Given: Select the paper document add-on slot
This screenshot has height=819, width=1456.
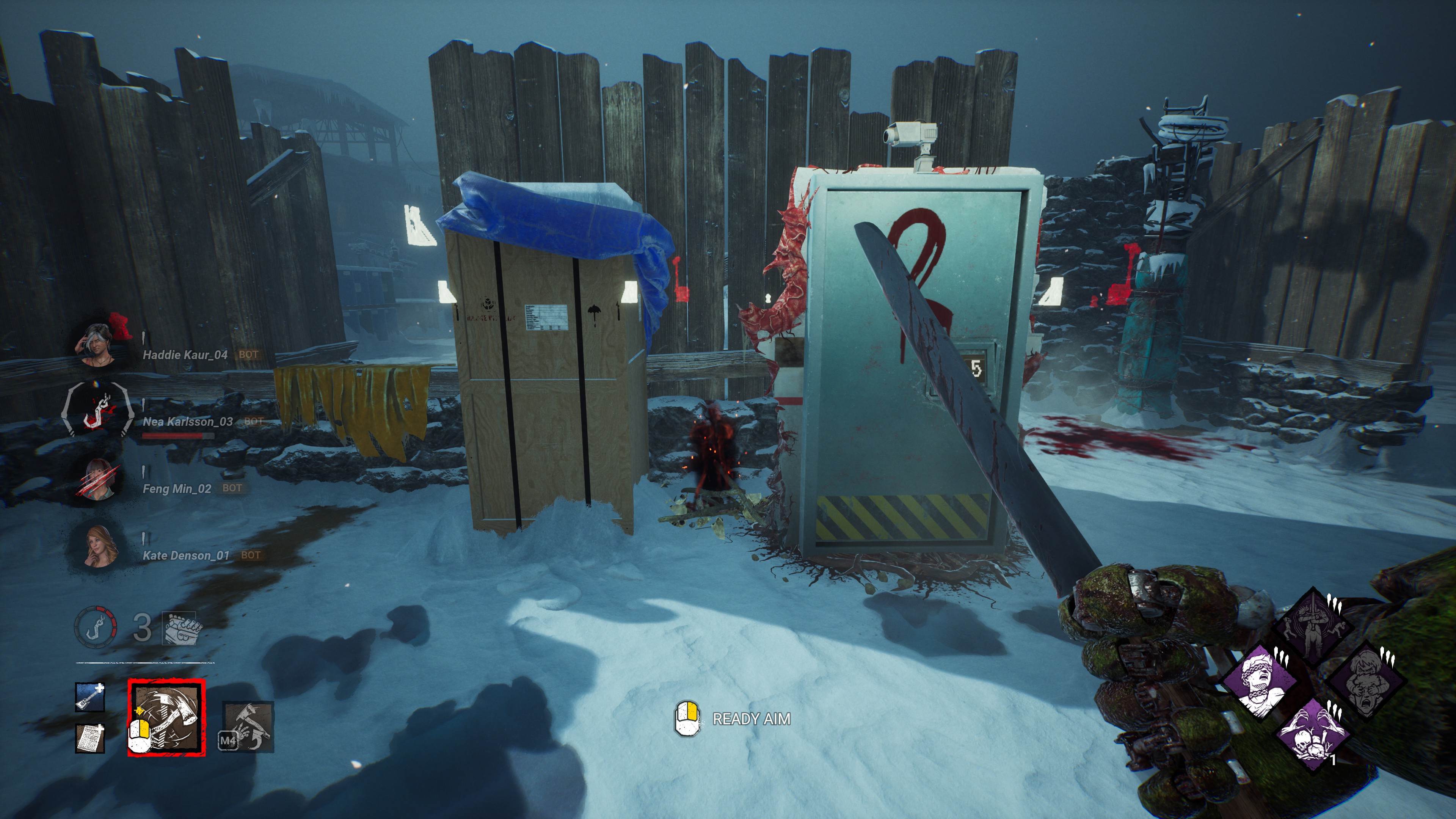Looking at the screenshot, I should [90, 737].
